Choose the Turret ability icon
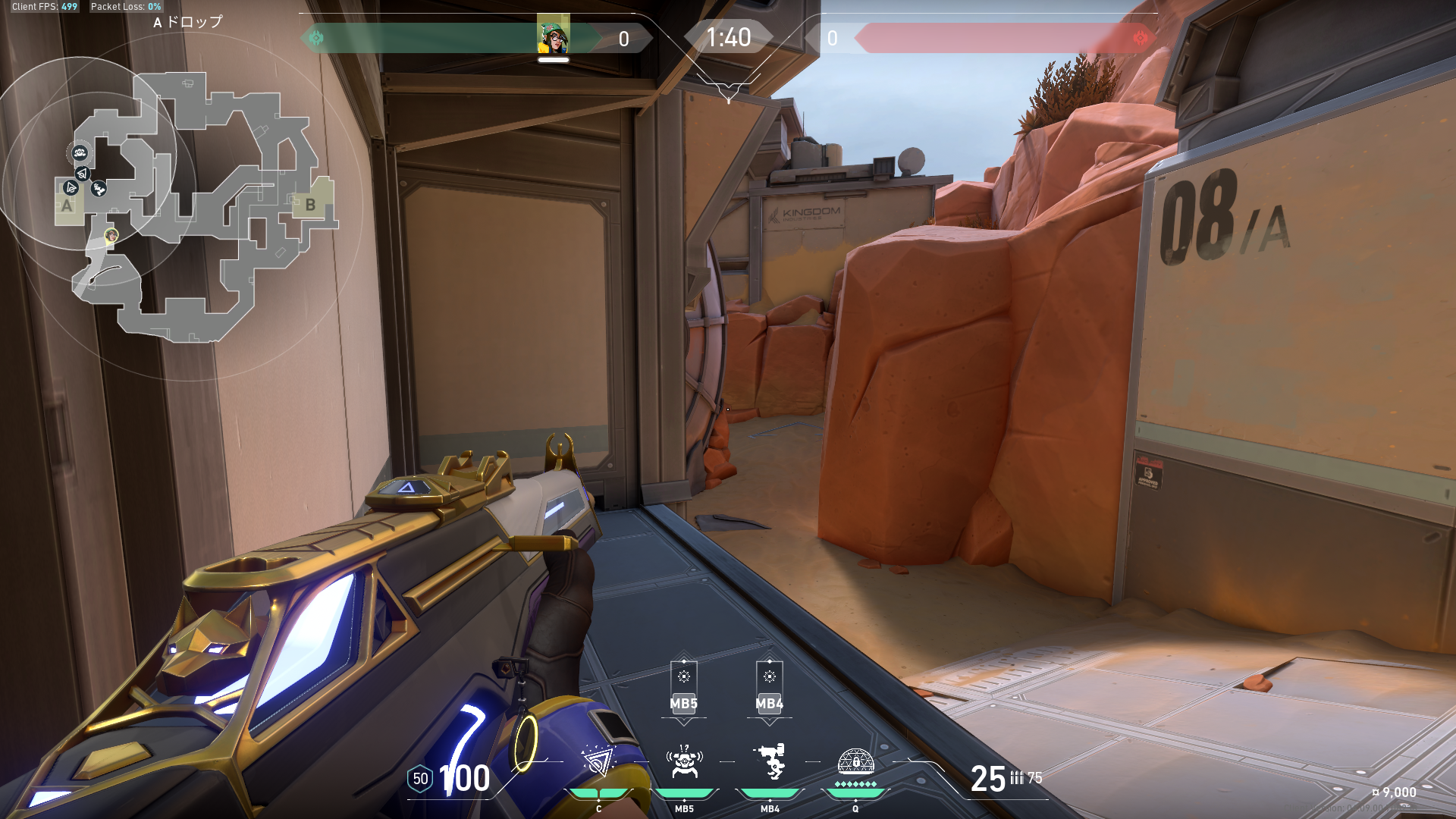The width and height of the screenshot is (1456, 819). 770,761
